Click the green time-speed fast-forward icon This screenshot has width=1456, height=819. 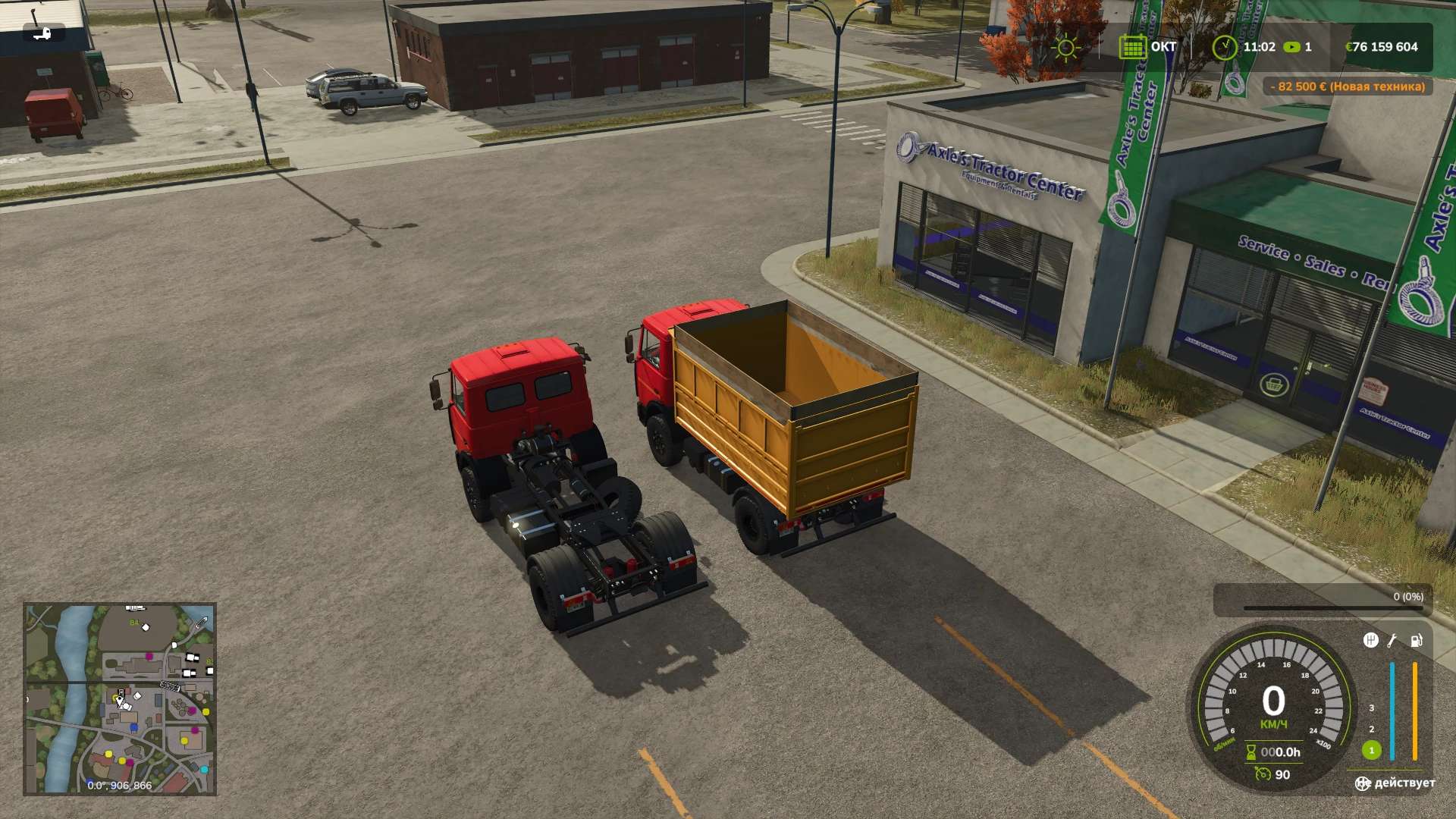[1291, 47]
